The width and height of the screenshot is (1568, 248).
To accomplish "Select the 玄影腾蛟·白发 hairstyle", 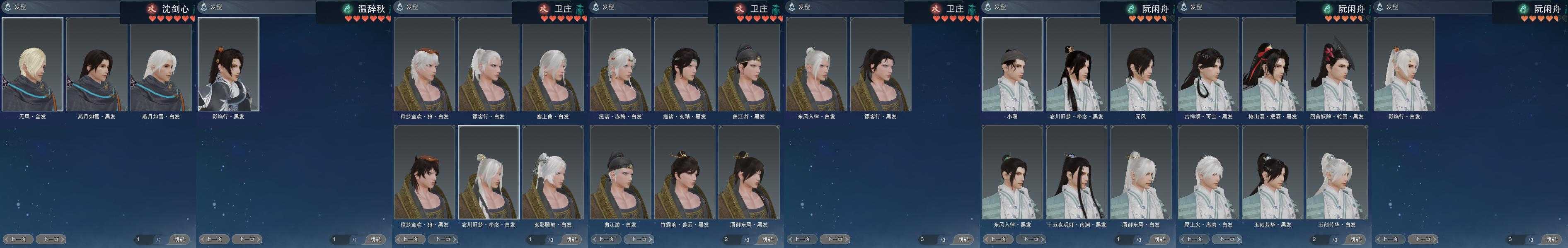I will coord(553,173).
